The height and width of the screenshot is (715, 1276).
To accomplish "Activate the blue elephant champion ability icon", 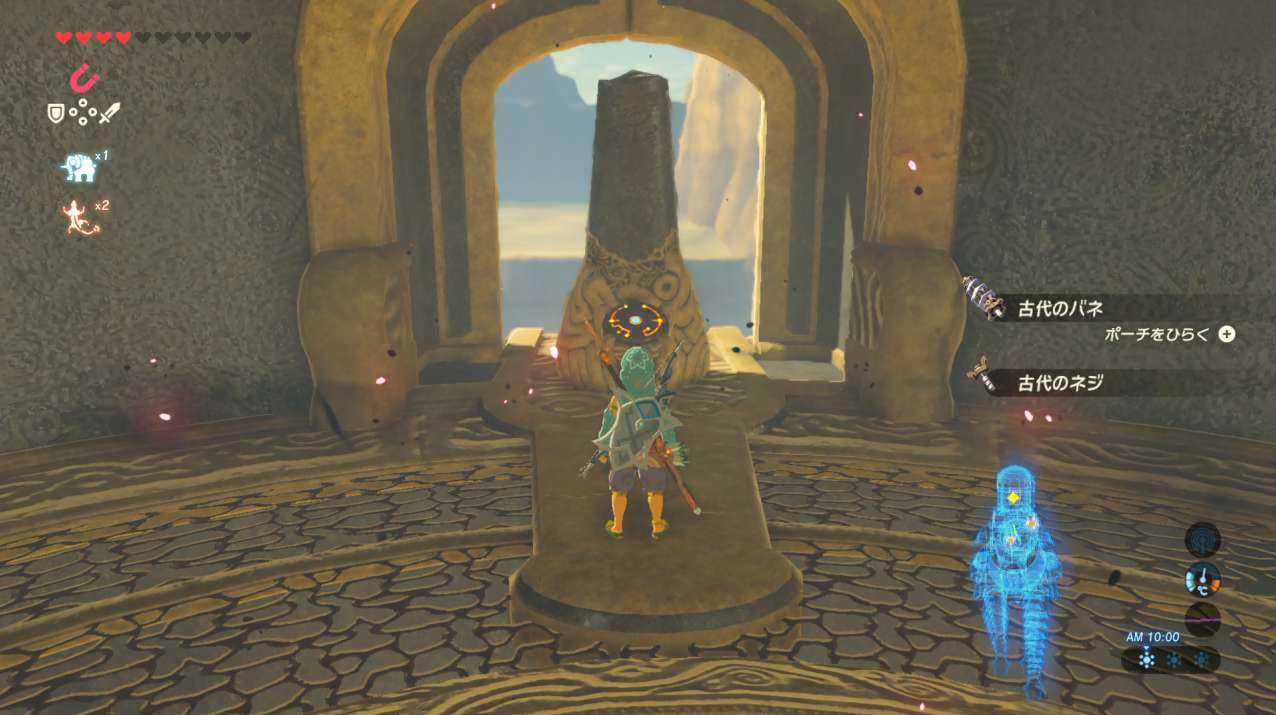I will coord(78,168).
